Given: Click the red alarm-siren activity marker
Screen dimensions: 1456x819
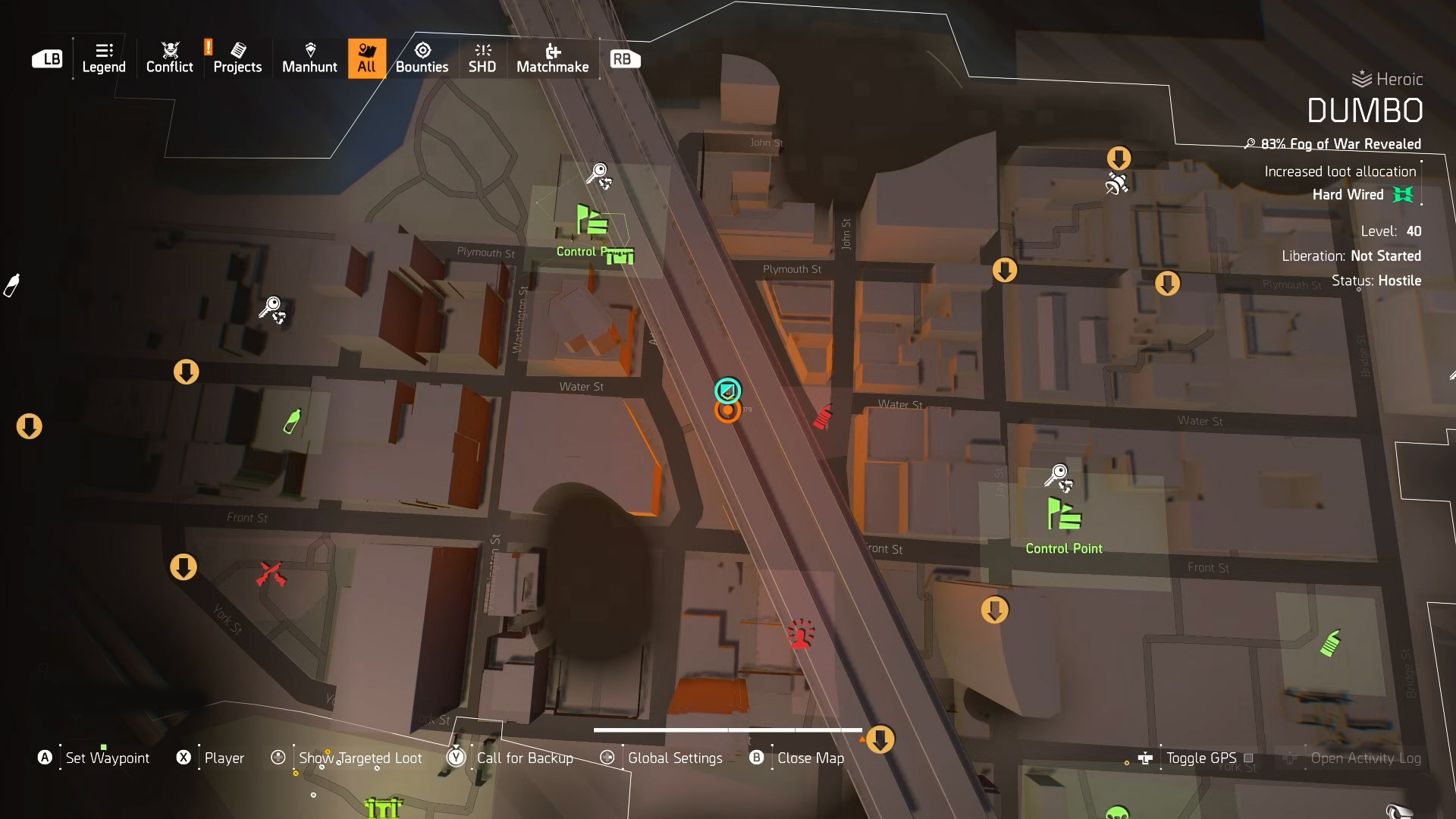Looking at the screenshot, I should (800, 634).
